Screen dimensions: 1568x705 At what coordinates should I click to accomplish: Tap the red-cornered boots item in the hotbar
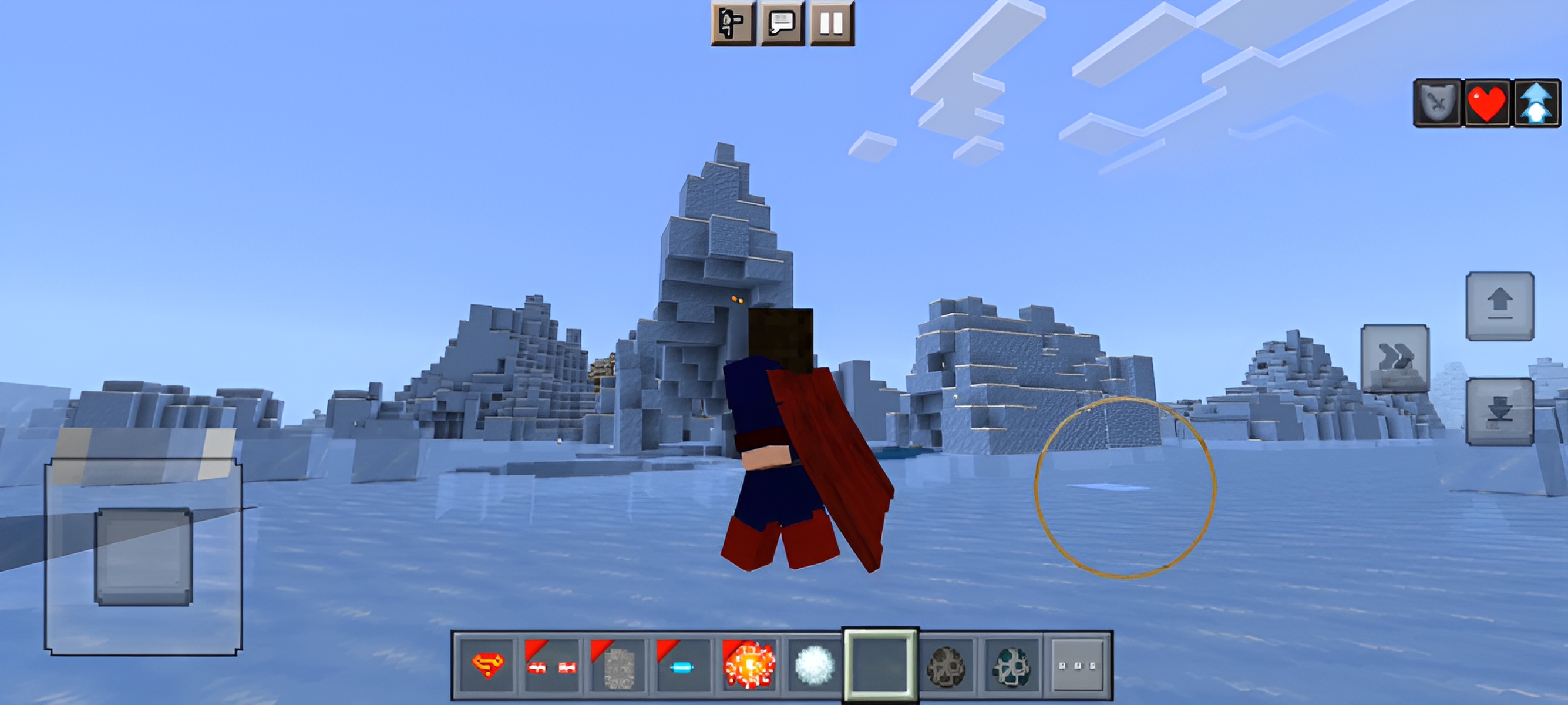[x=551, y=667]
